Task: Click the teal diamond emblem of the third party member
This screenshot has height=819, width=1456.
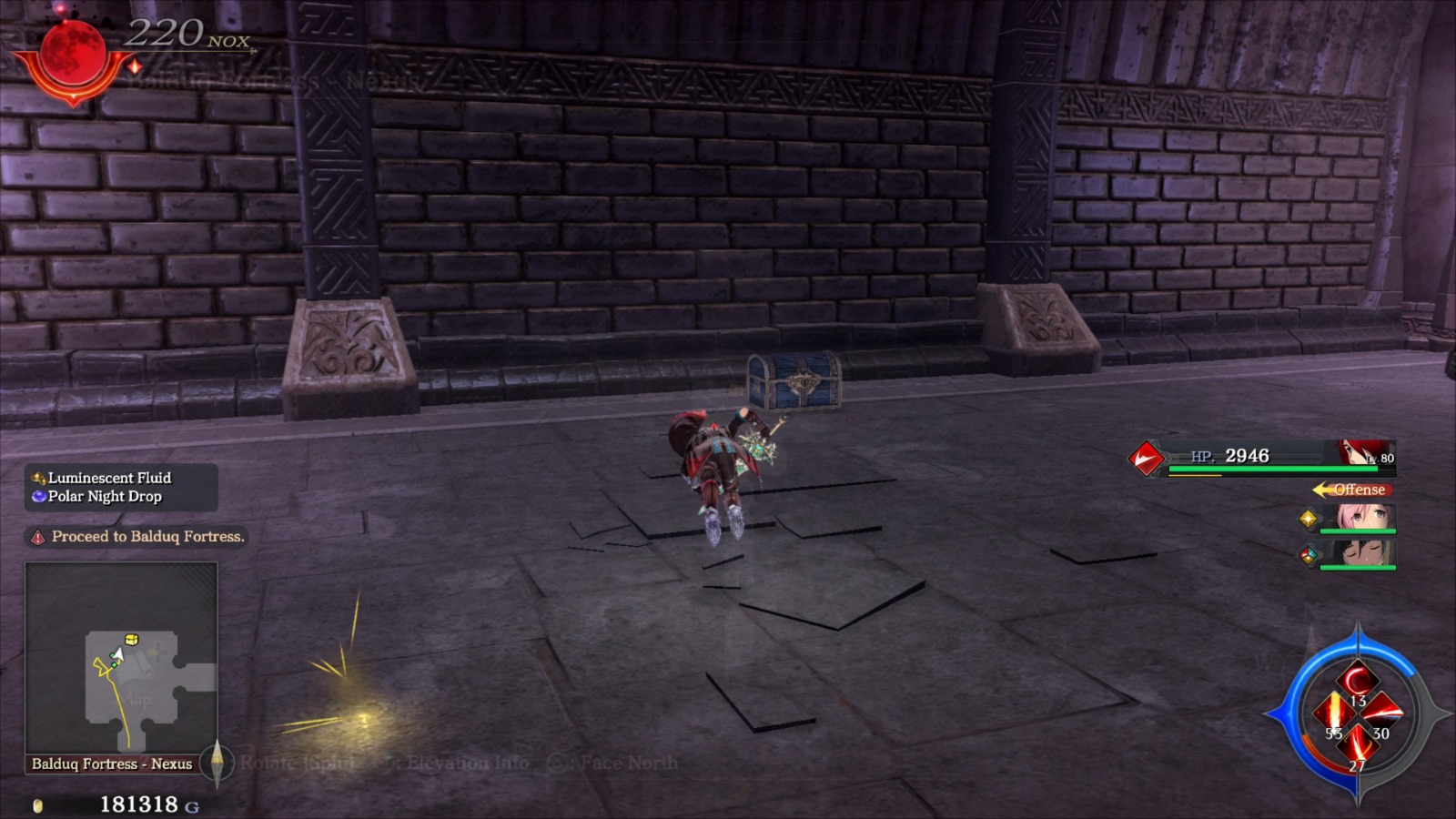Action: pos(1310,555)
